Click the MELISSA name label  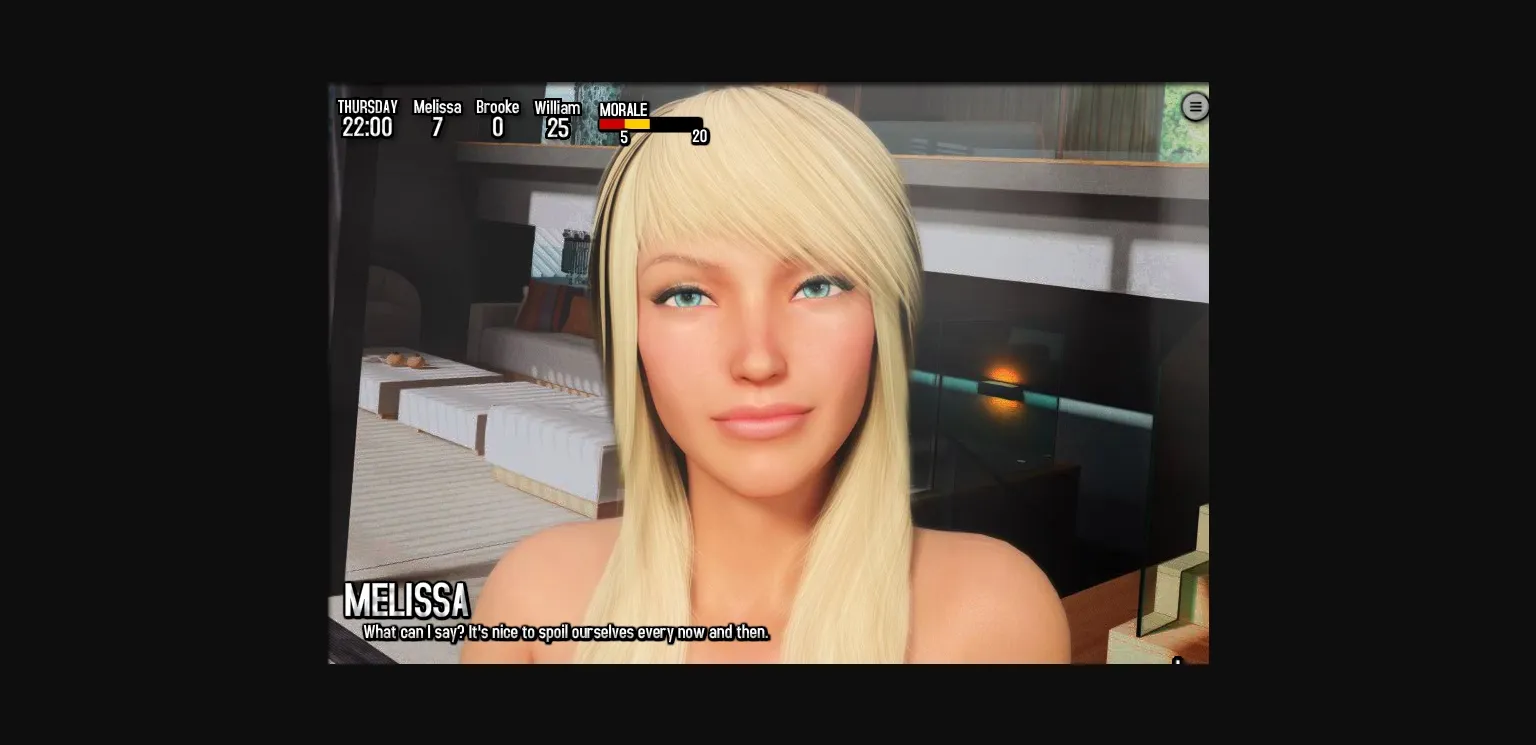406,601
